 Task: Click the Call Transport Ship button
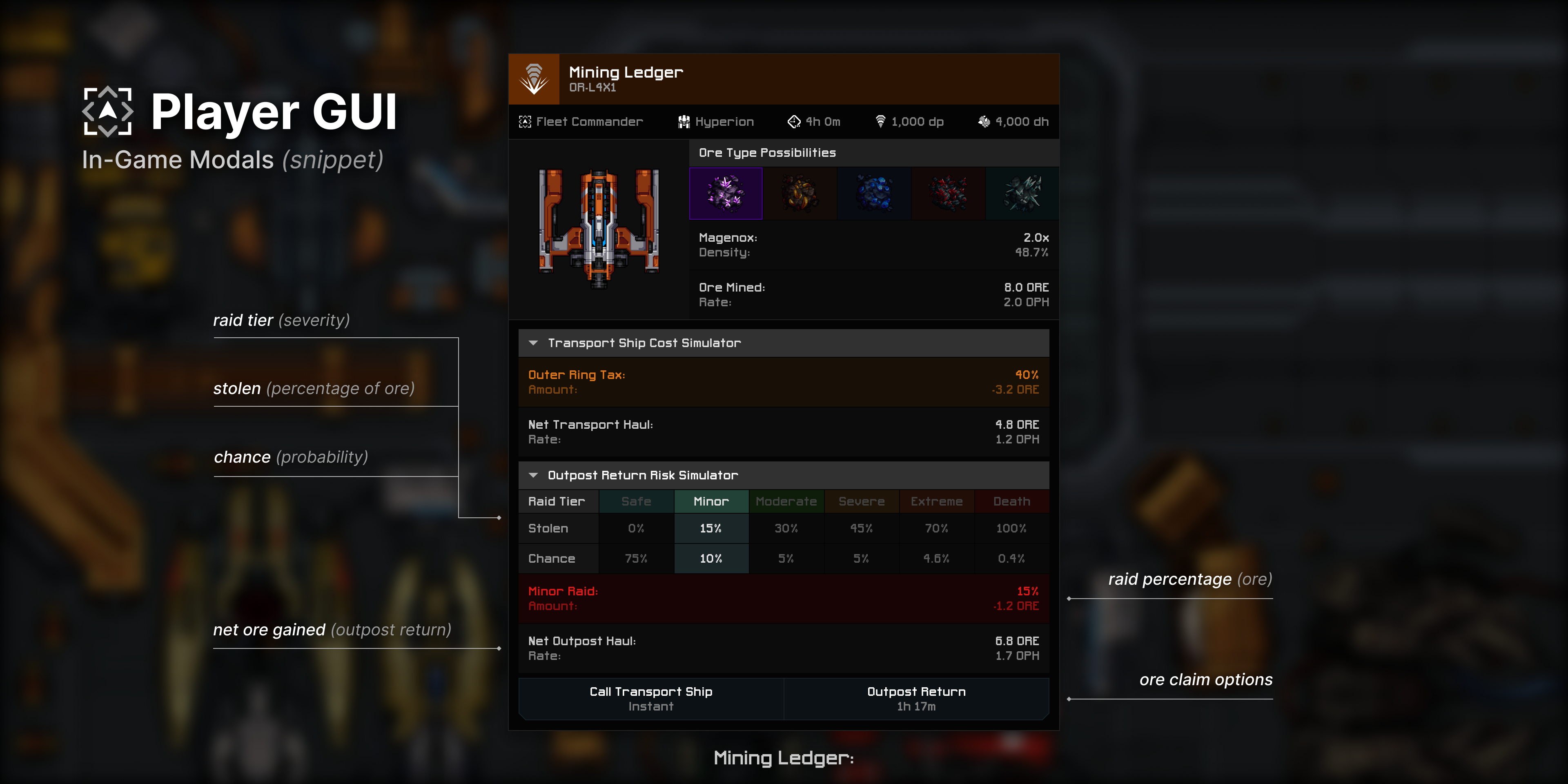click(x=650, y=698)
